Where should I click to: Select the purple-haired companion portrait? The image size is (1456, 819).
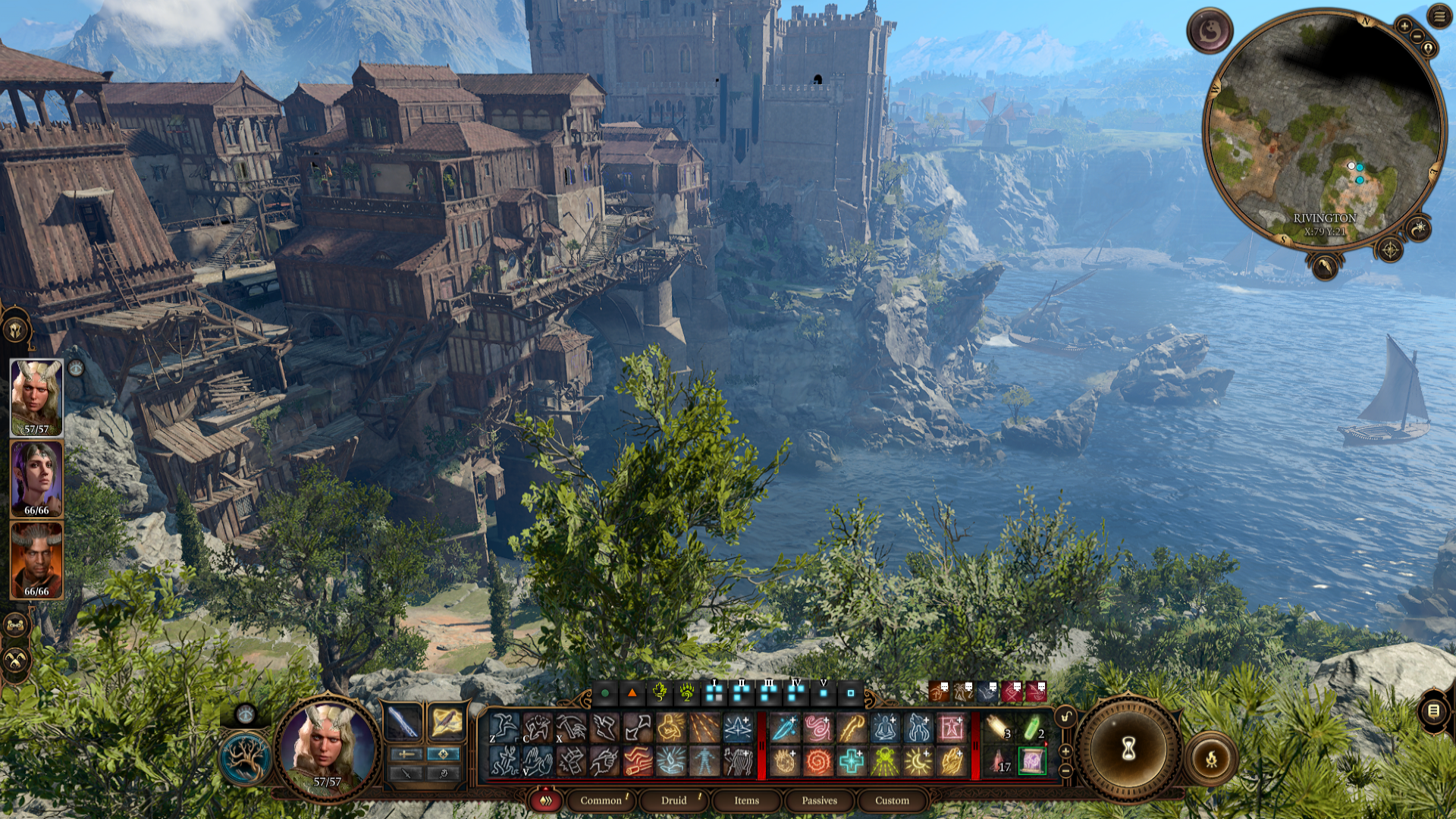[x=36, y=478]
